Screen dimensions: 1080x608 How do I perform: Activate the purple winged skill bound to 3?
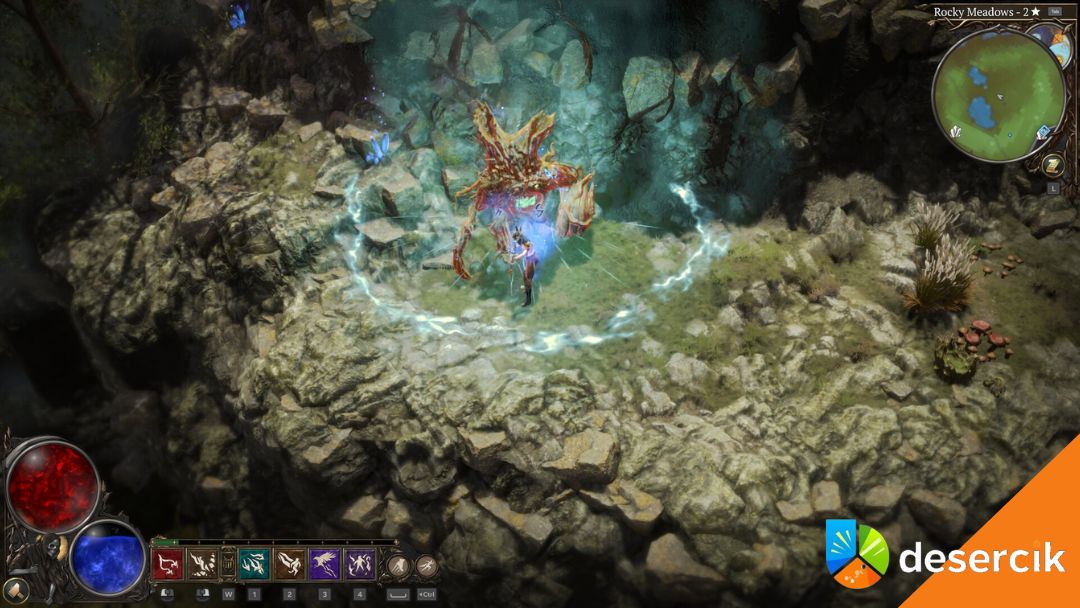(325, 565)
